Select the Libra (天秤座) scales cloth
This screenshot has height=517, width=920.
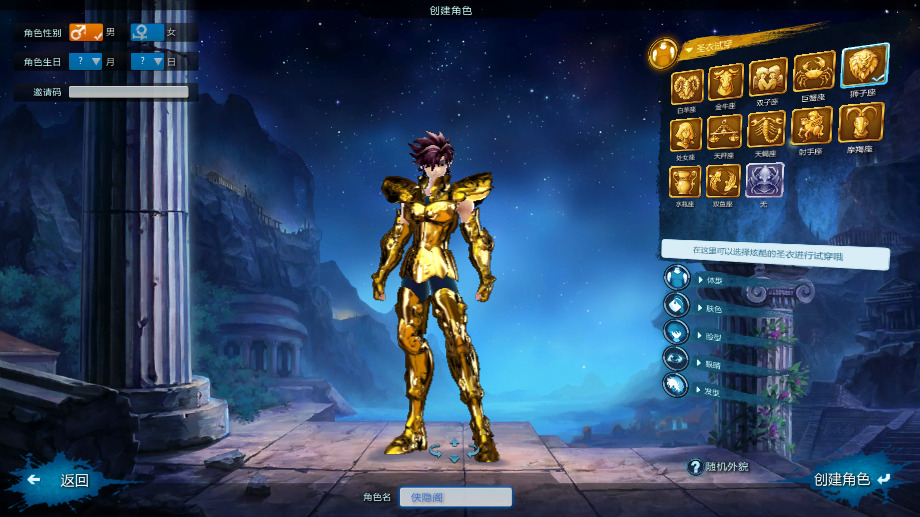pyautogui.click(x=724, y=133)
